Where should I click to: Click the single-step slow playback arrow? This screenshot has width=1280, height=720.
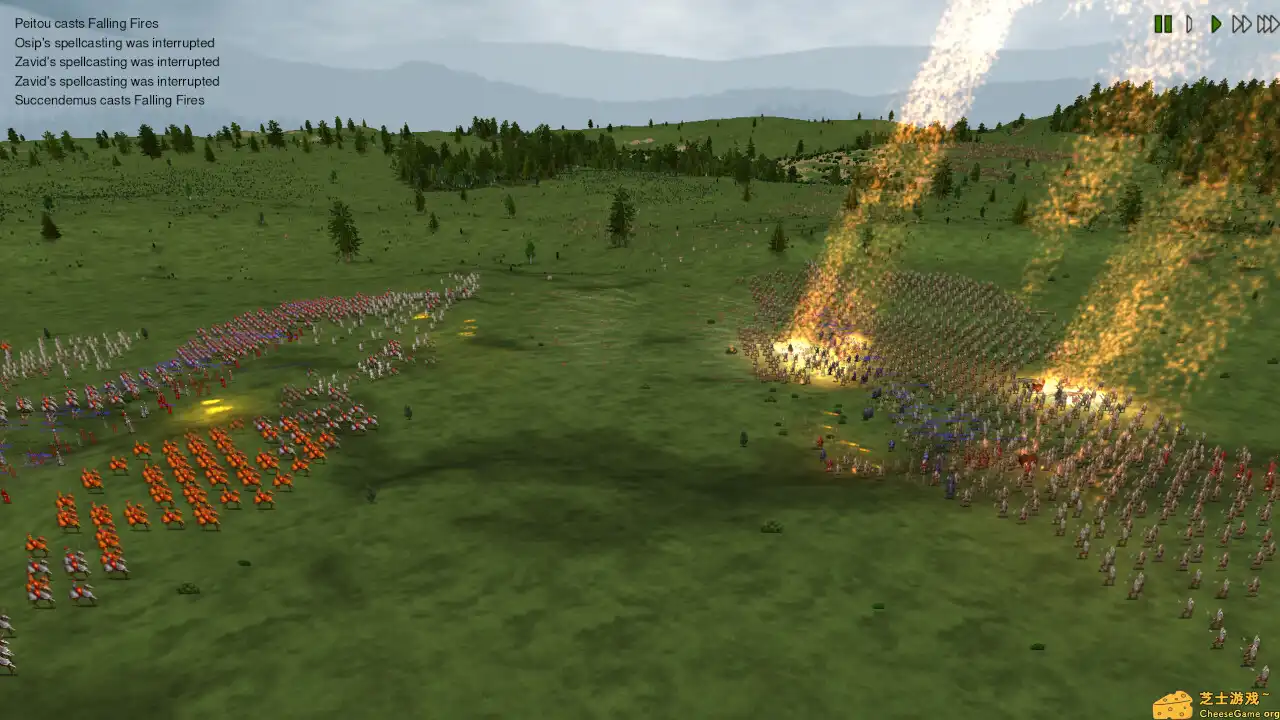coord(1188,25)
